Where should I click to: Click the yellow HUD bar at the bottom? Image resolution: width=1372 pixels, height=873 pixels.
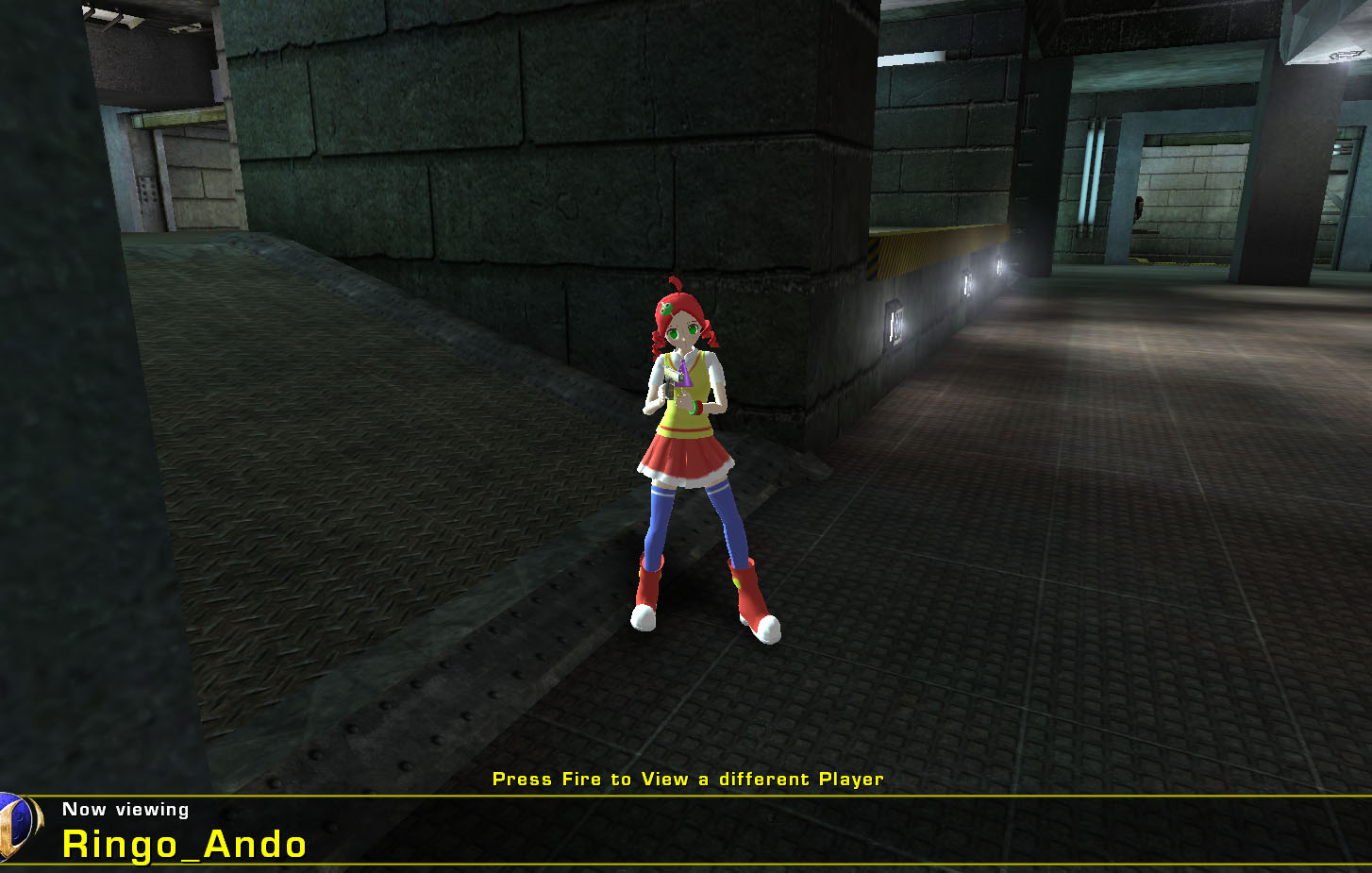(661, 796)
